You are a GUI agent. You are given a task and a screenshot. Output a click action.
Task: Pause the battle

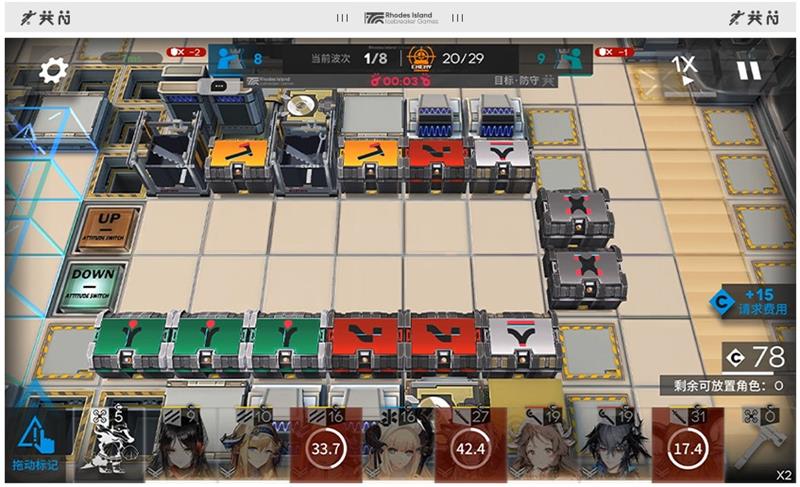748,69
